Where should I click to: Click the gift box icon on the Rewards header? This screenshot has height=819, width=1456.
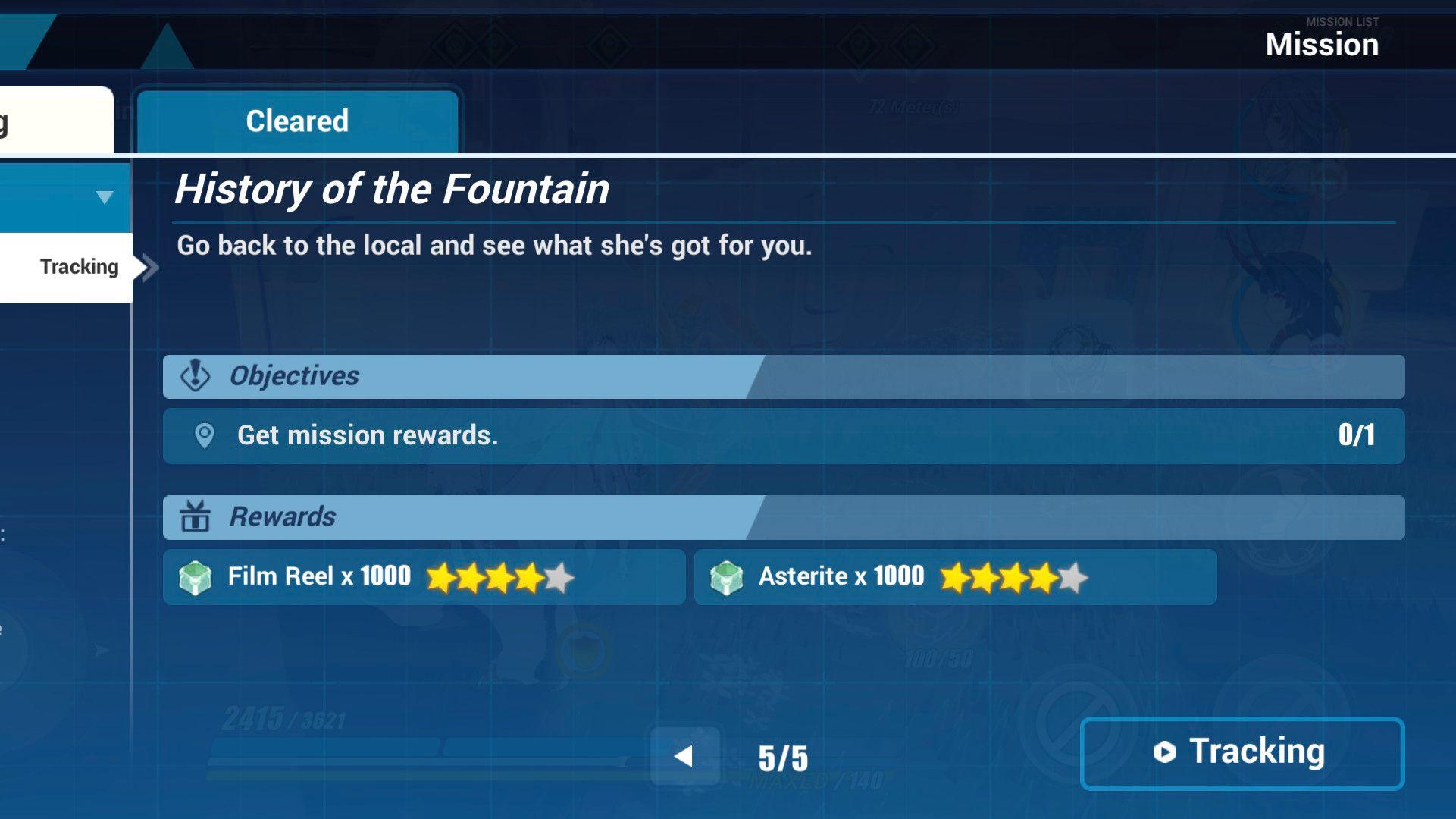[194, 516]
